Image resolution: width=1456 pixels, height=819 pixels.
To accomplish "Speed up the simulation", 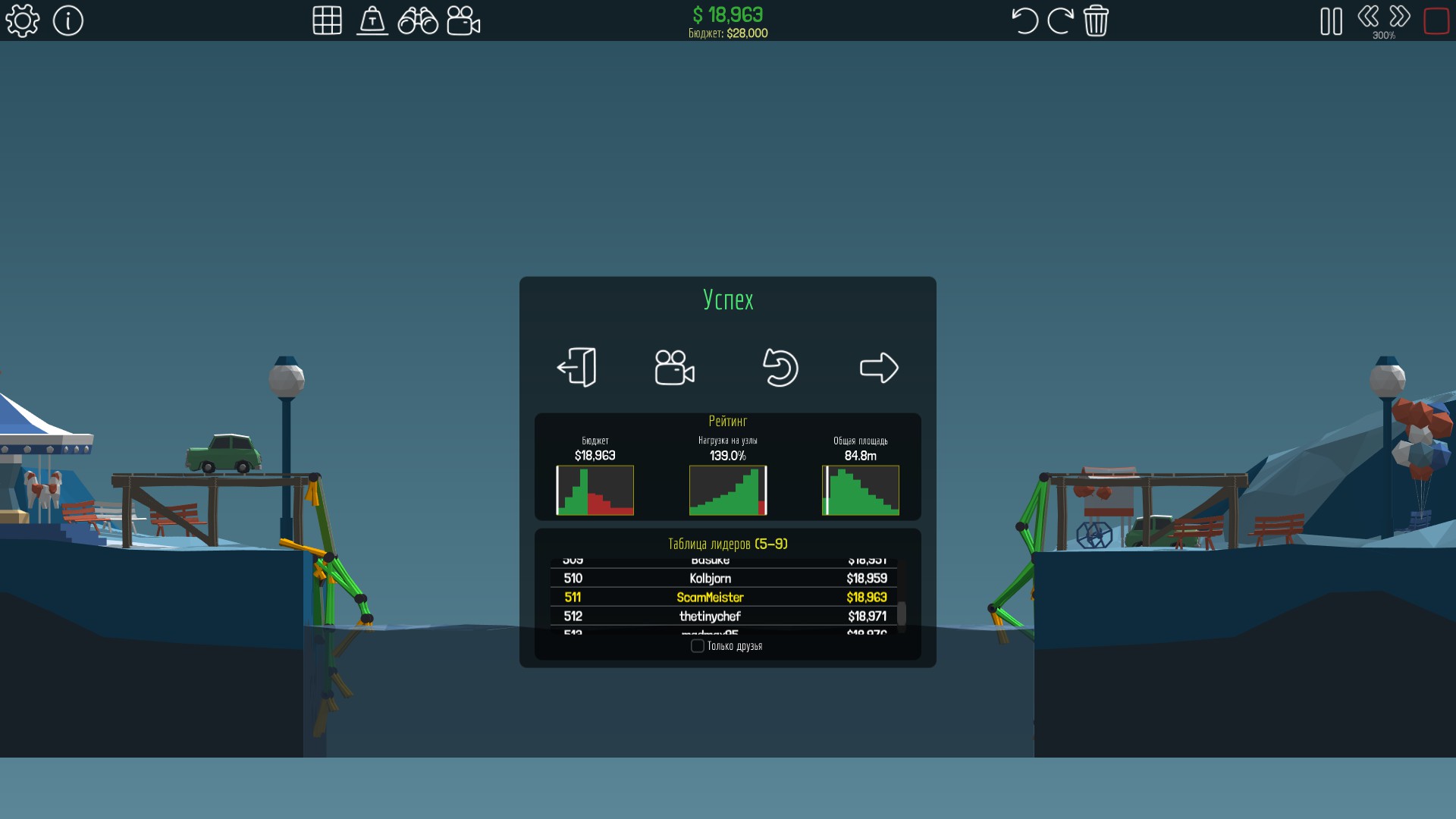I will coord(1400,16).
